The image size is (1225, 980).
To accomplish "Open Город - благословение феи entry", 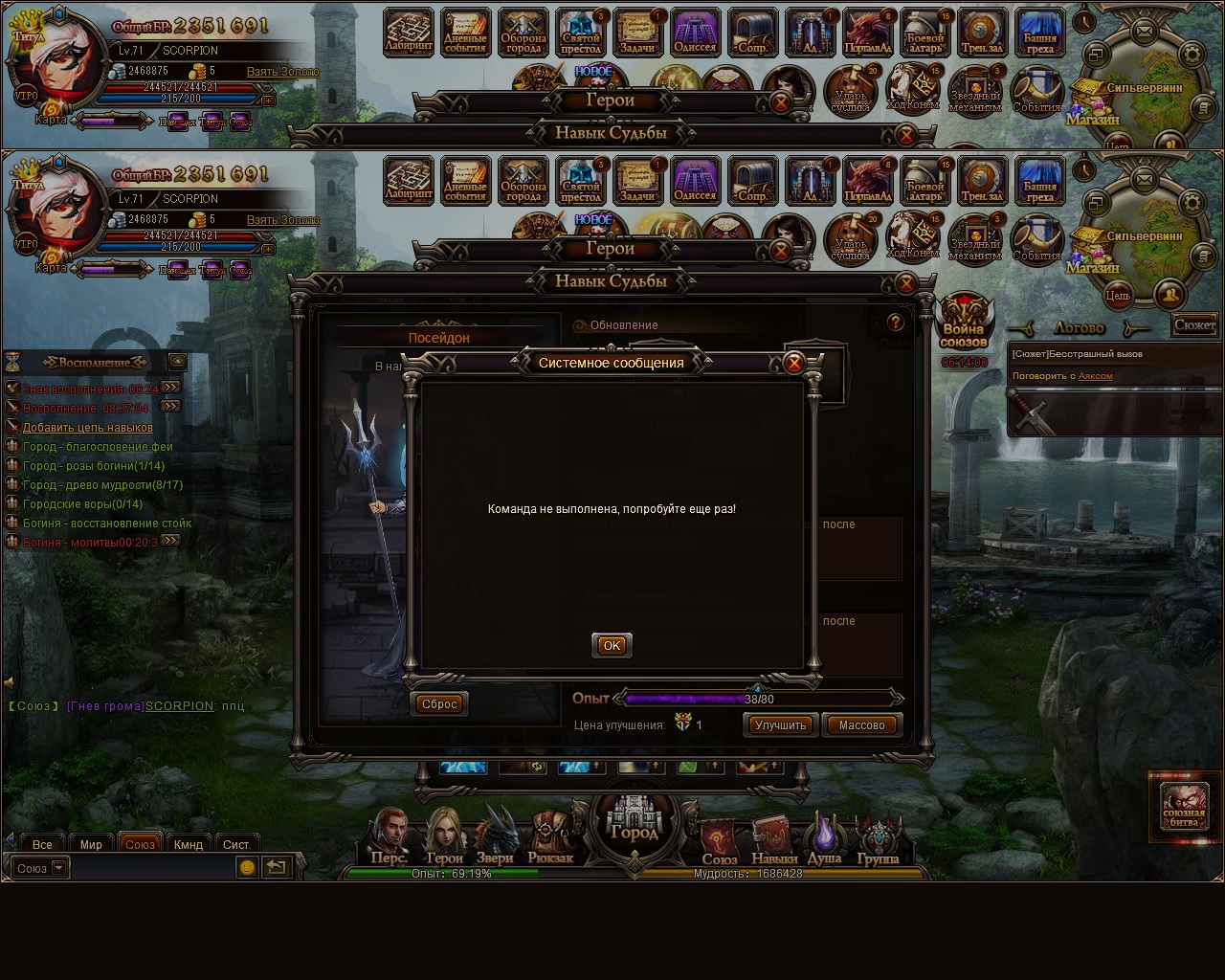I will tap(98, 447).
